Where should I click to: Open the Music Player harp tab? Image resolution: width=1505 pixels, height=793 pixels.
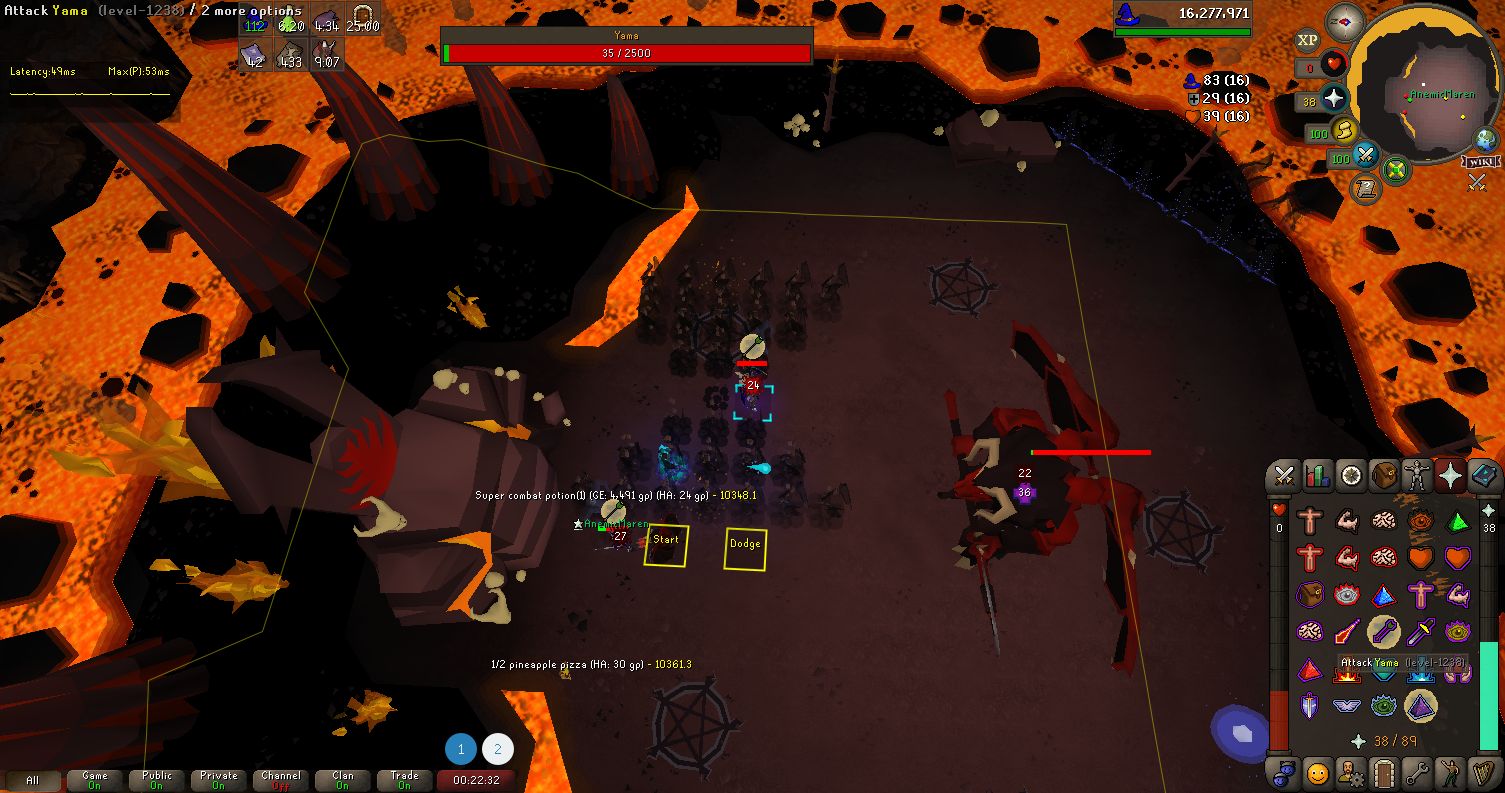coord(1483,773)
